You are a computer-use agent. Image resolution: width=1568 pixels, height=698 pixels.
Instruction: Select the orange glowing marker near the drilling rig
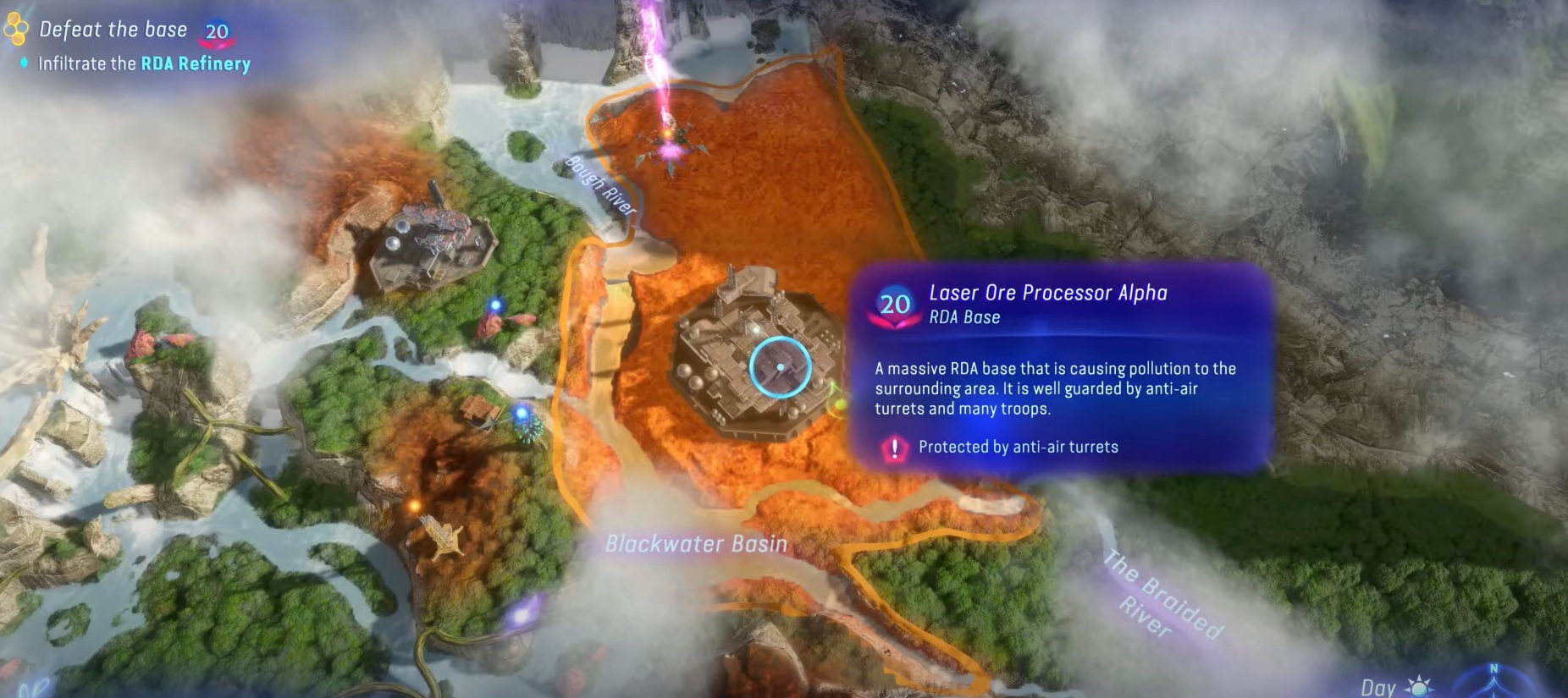point(415,505)
